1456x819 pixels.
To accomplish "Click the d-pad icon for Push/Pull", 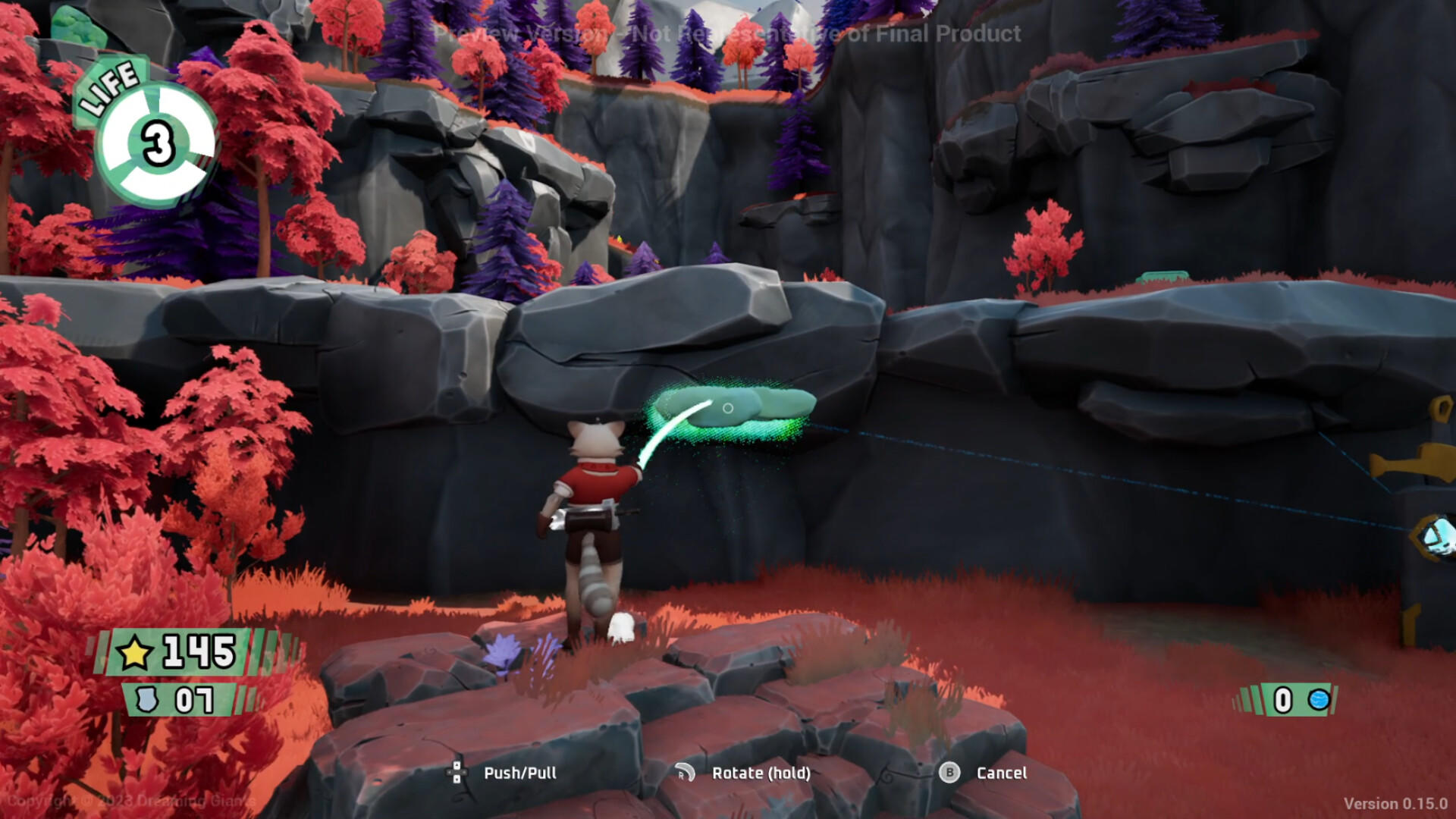I will (456, 773).
